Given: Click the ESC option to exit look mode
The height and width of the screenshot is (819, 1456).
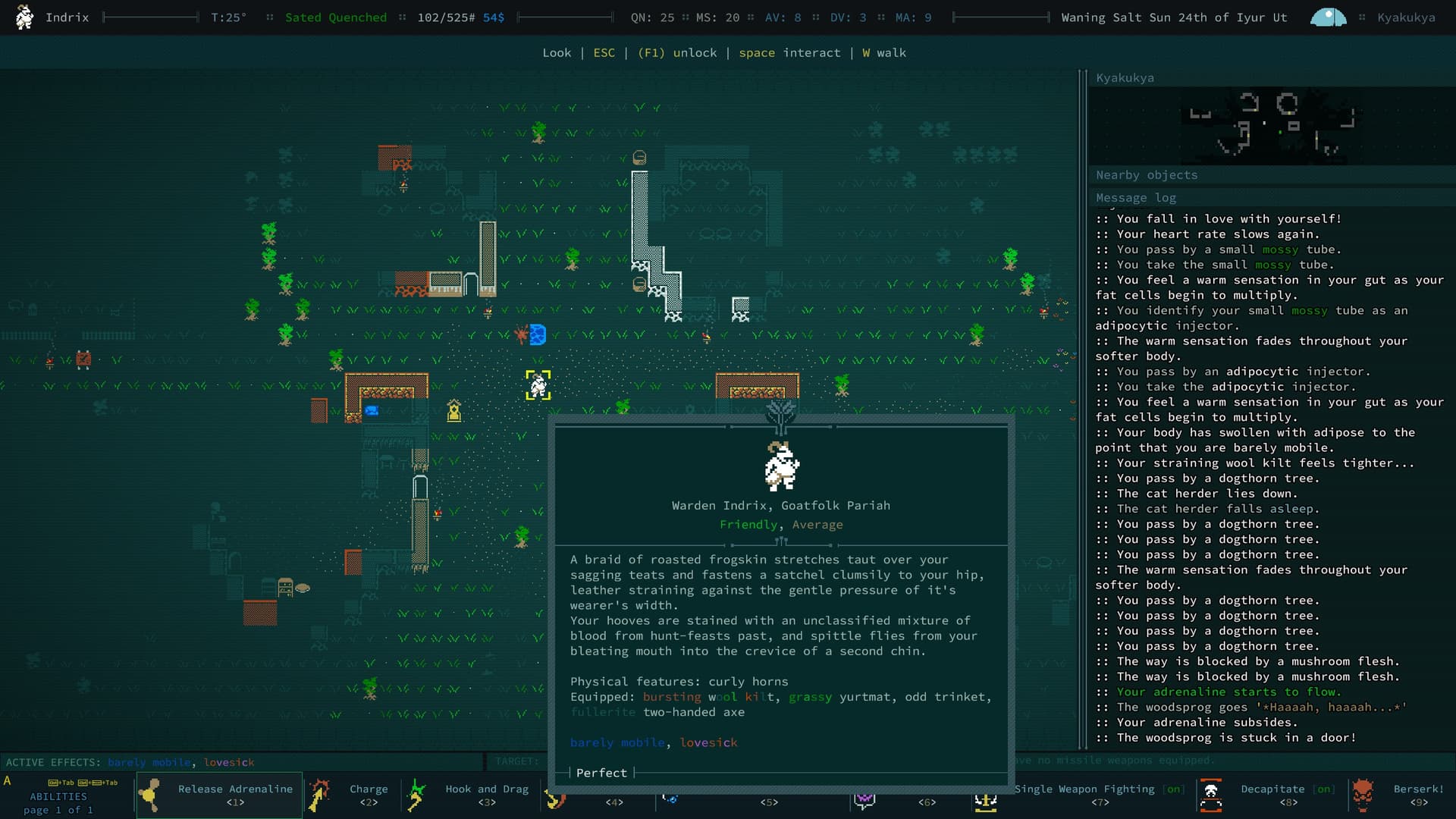Looking at the screenshot, I should pos(604,53).
